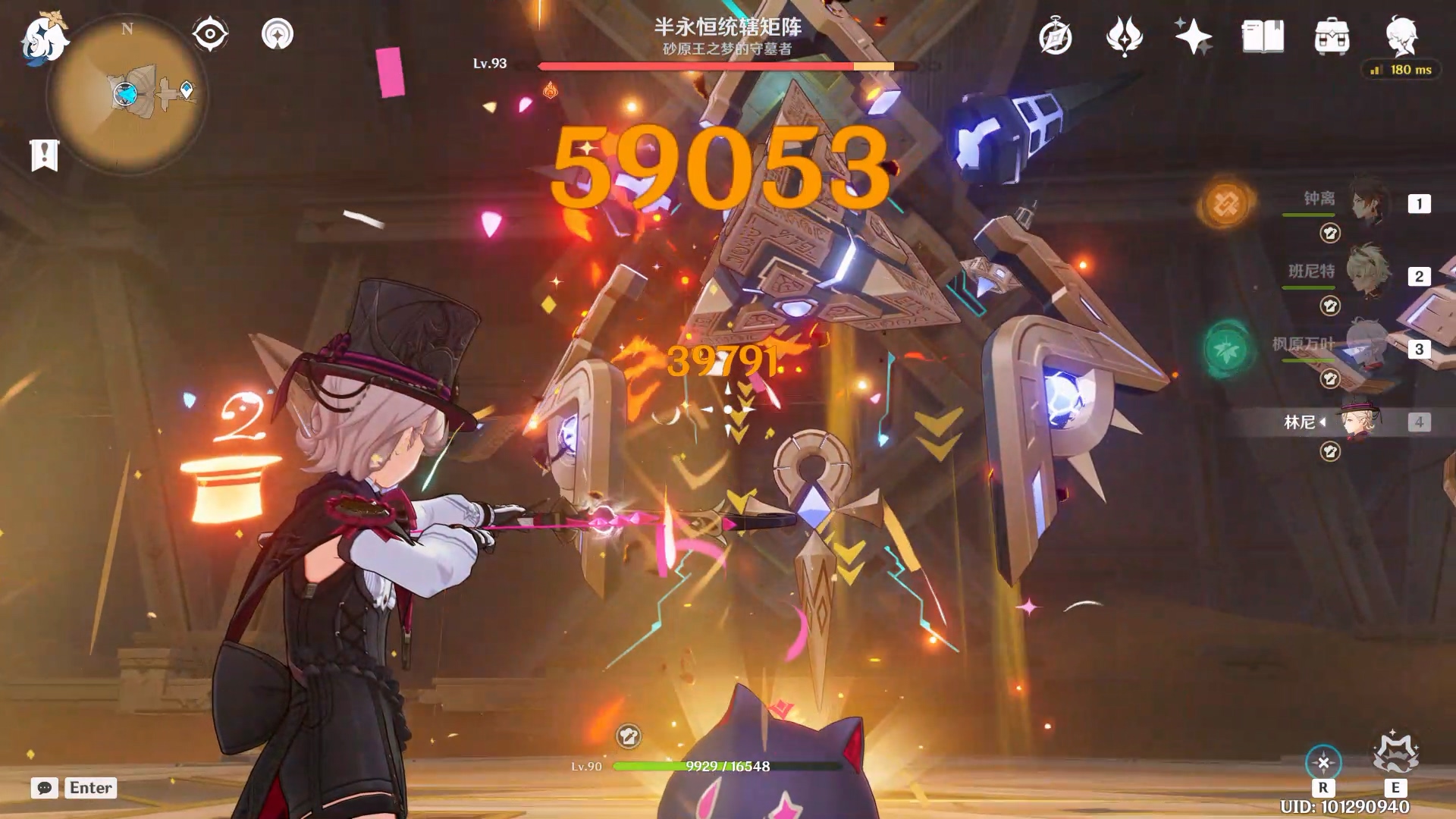Open the wish four-point star icon
1456x819 pixels.
pyautogui.click(x=1193, y=37)
